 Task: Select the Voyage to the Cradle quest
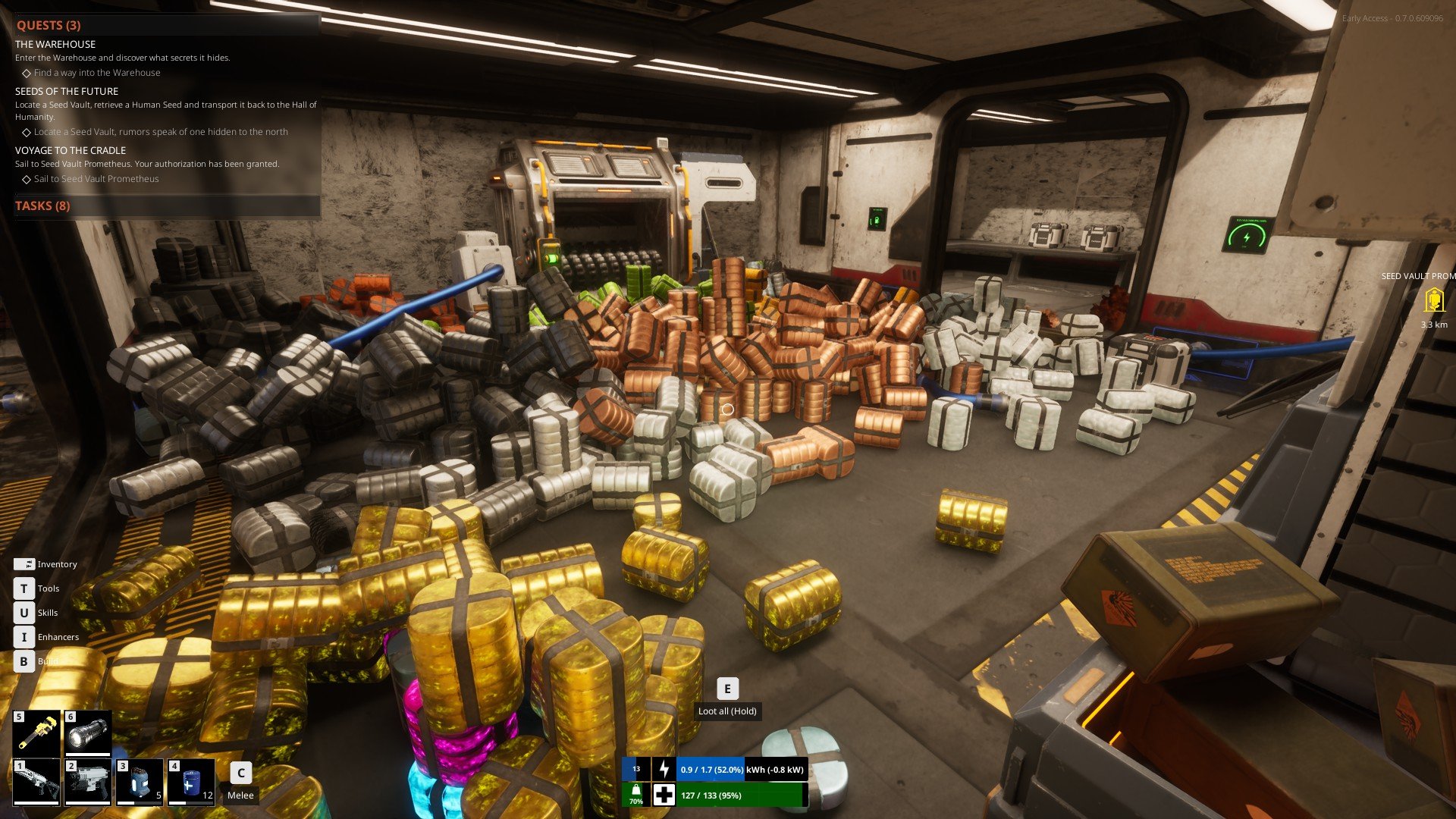(x=71, y=150)
